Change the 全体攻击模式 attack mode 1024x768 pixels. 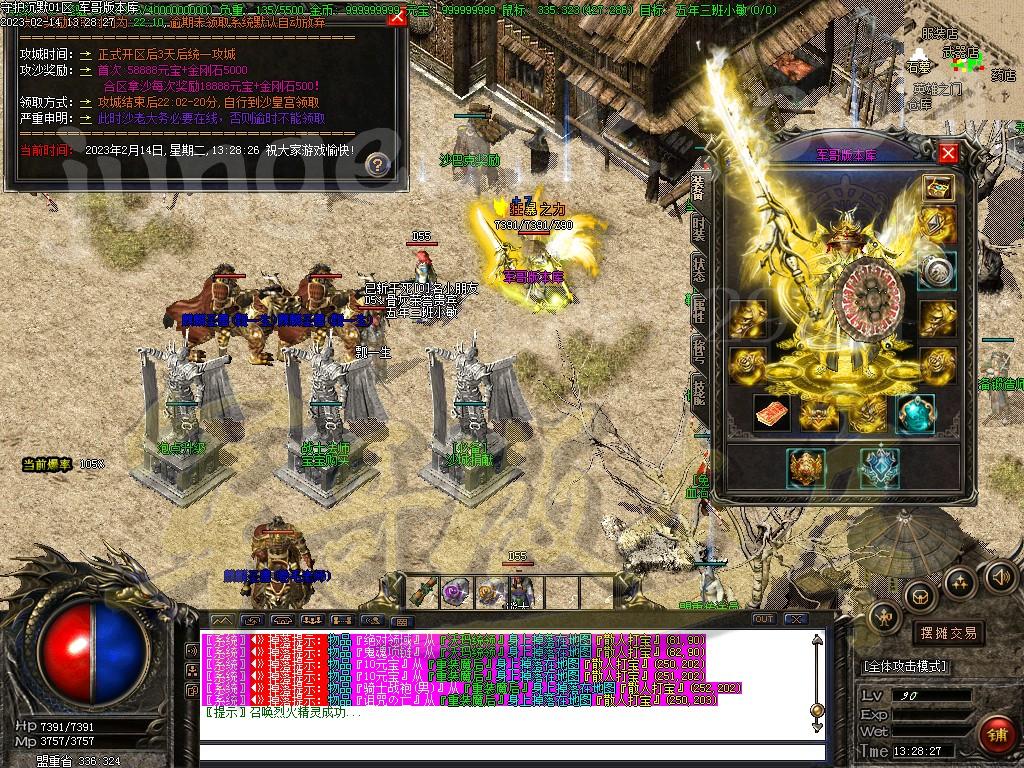pyautogui.click(x=905, y=666)
